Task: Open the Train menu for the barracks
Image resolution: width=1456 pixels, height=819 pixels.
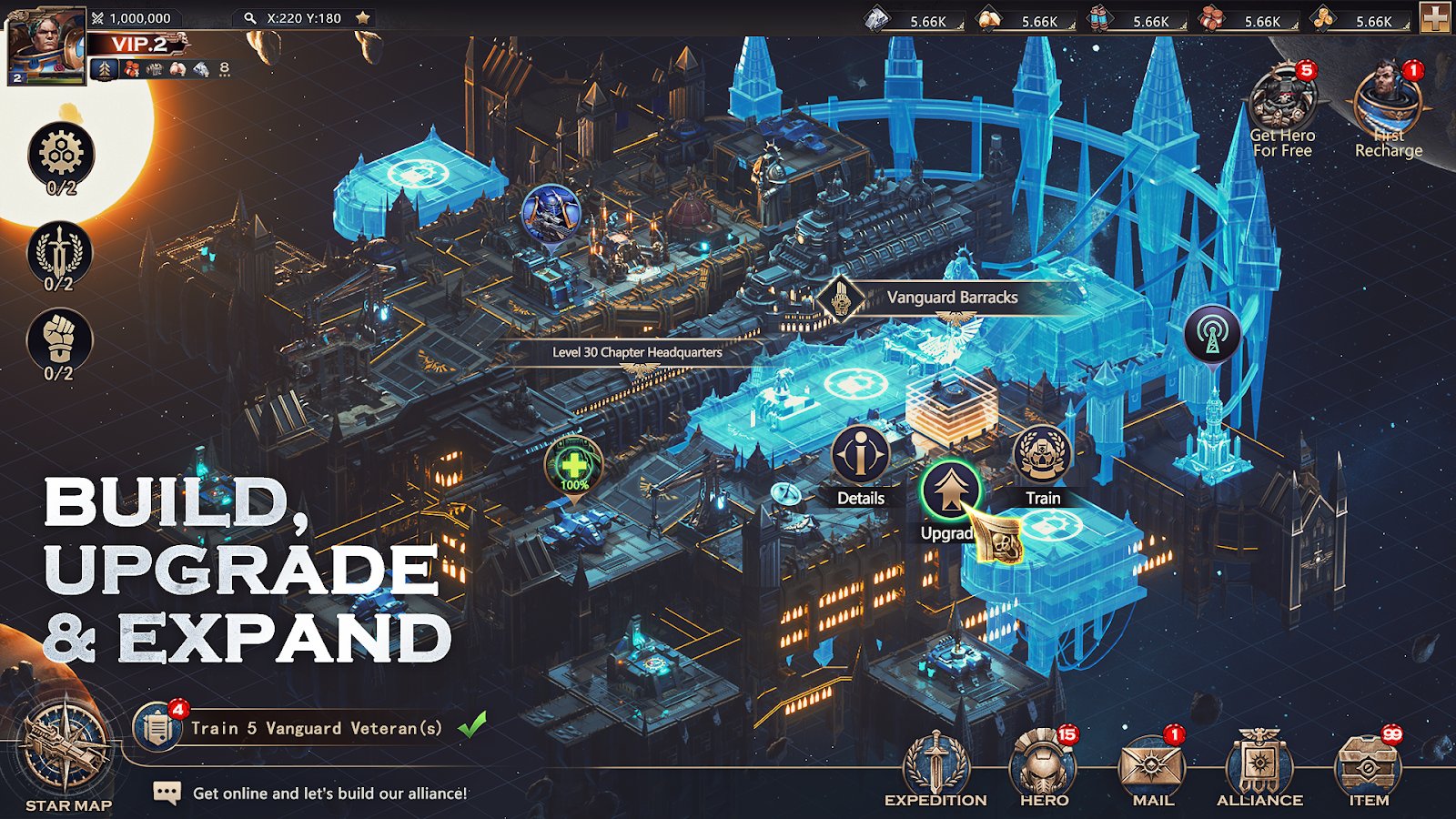Action: 1040,455
